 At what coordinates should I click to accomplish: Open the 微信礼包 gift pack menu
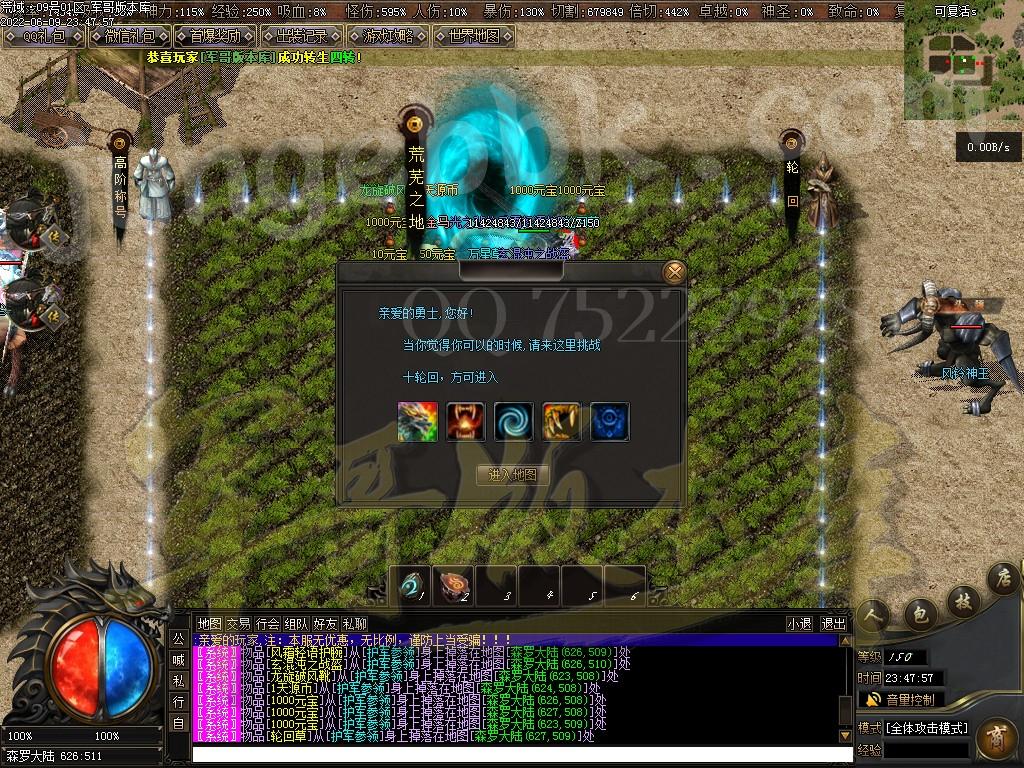[130, 36]
